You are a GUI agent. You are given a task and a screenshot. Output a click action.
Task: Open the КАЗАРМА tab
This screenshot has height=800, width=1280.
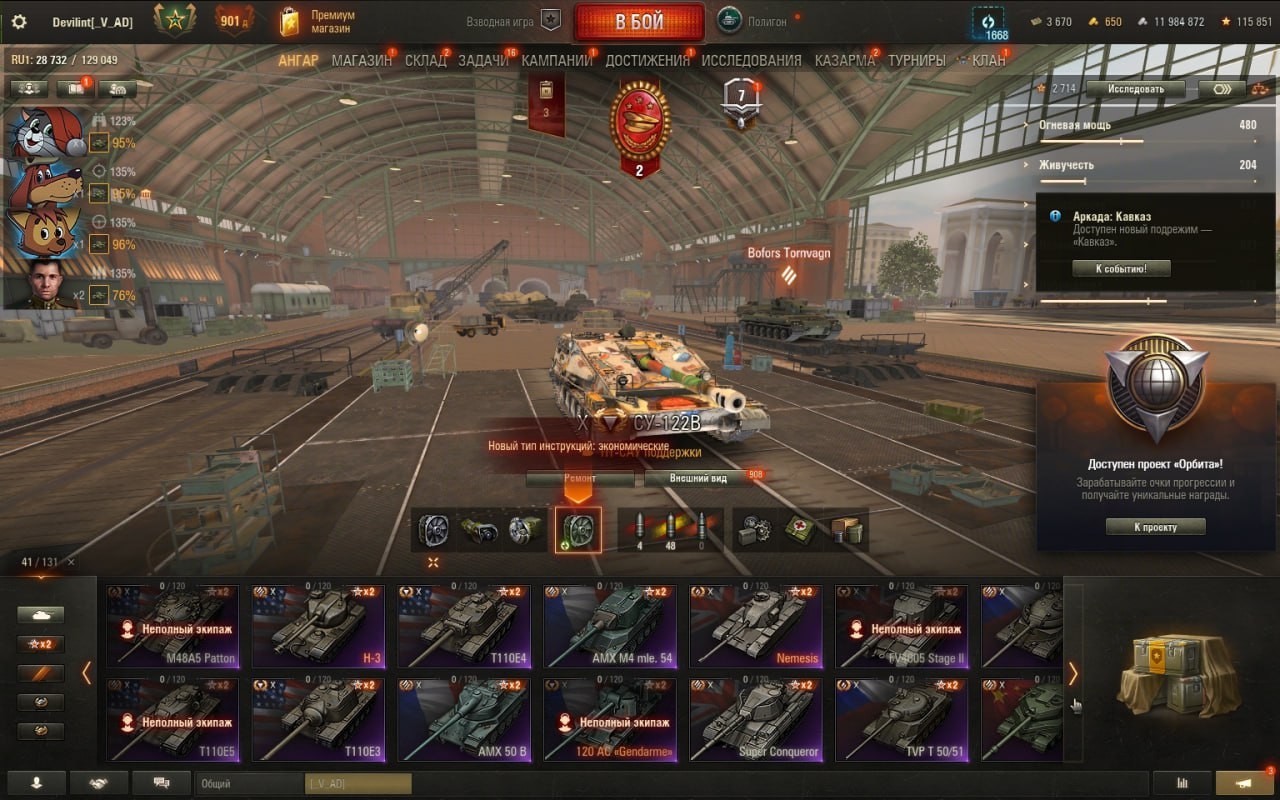click(x=844, y=60)
